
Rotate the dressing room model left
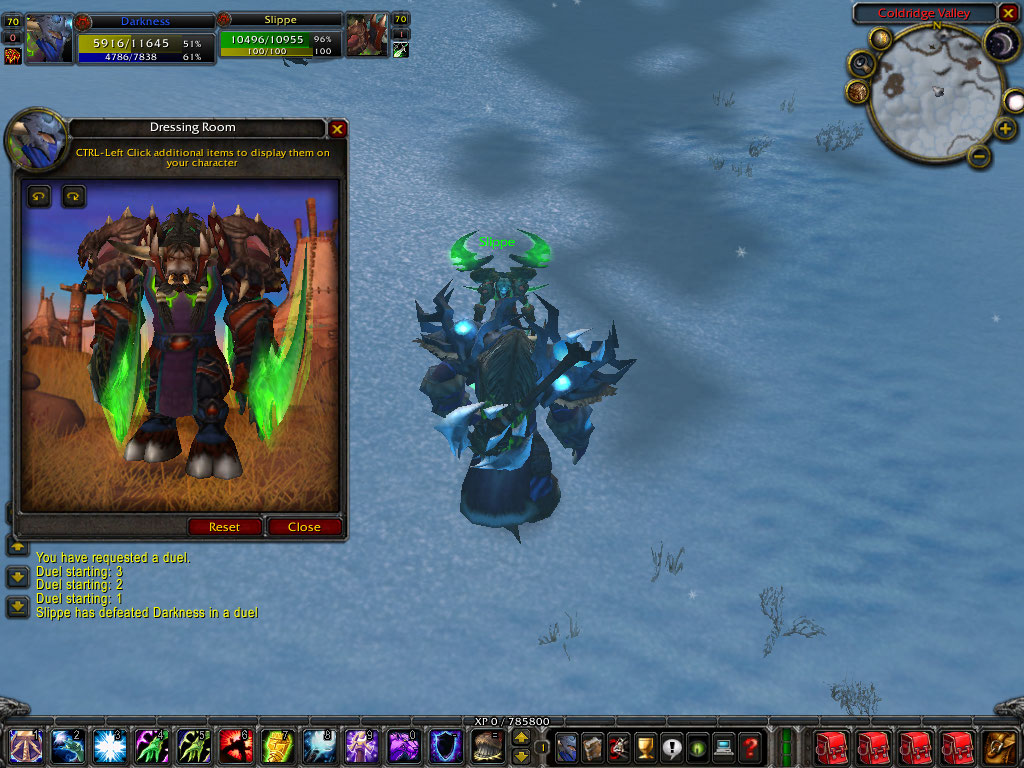pyautogui.click(x=38, y=196)
